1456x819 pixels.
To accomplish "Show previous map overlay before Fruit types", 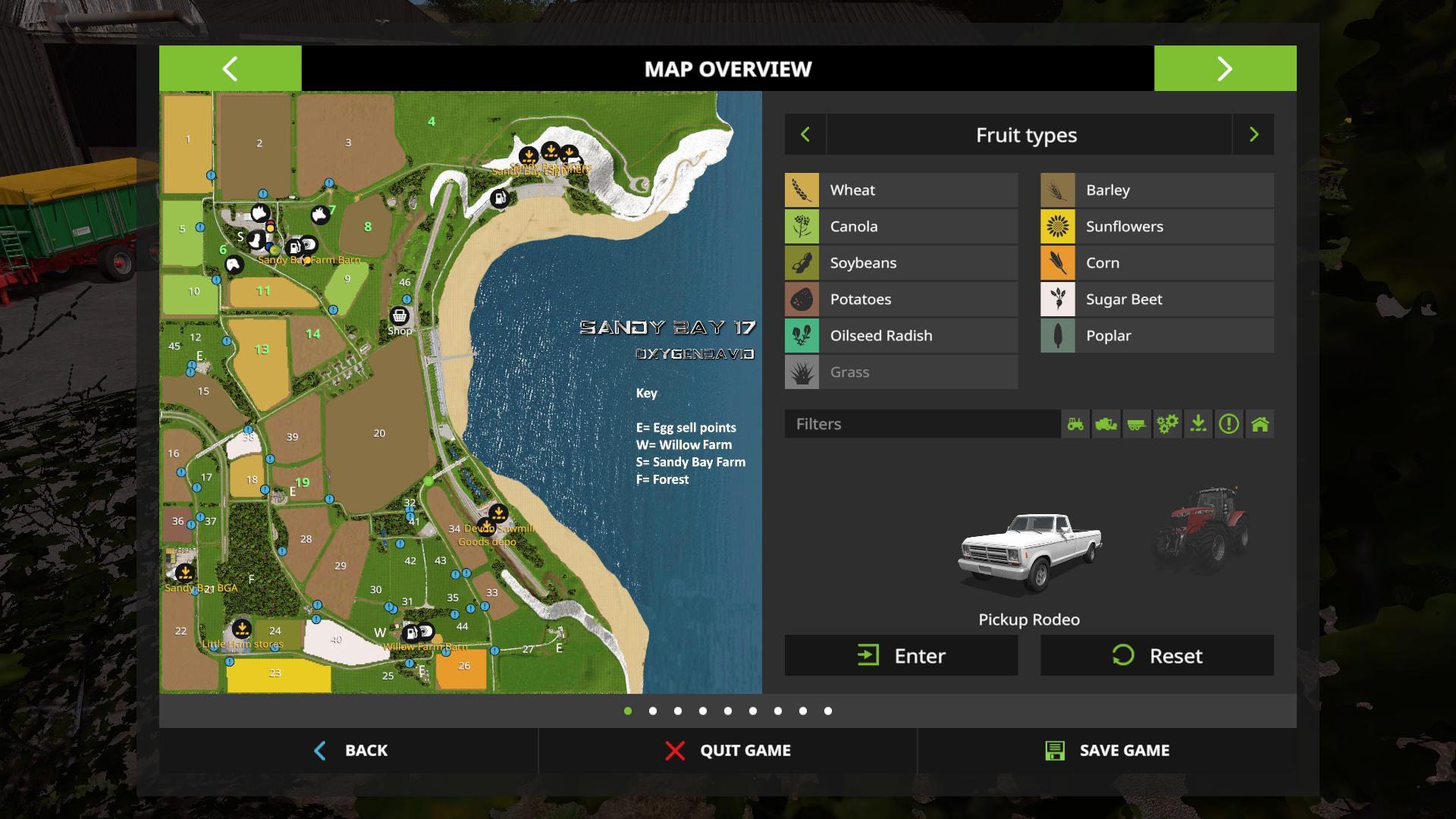I will pos(805,135).
